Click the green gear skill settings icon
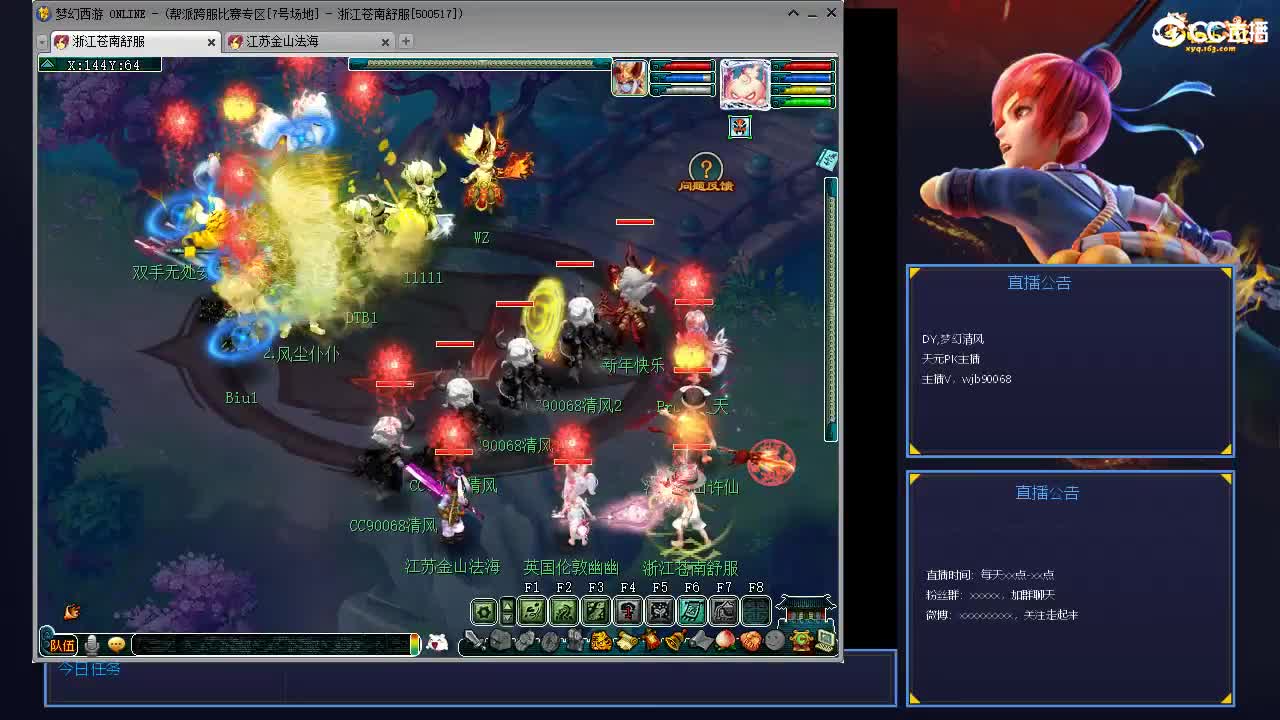Viewport: 1280px width, 720px height. pyautogui.click(x=484, y=610)
